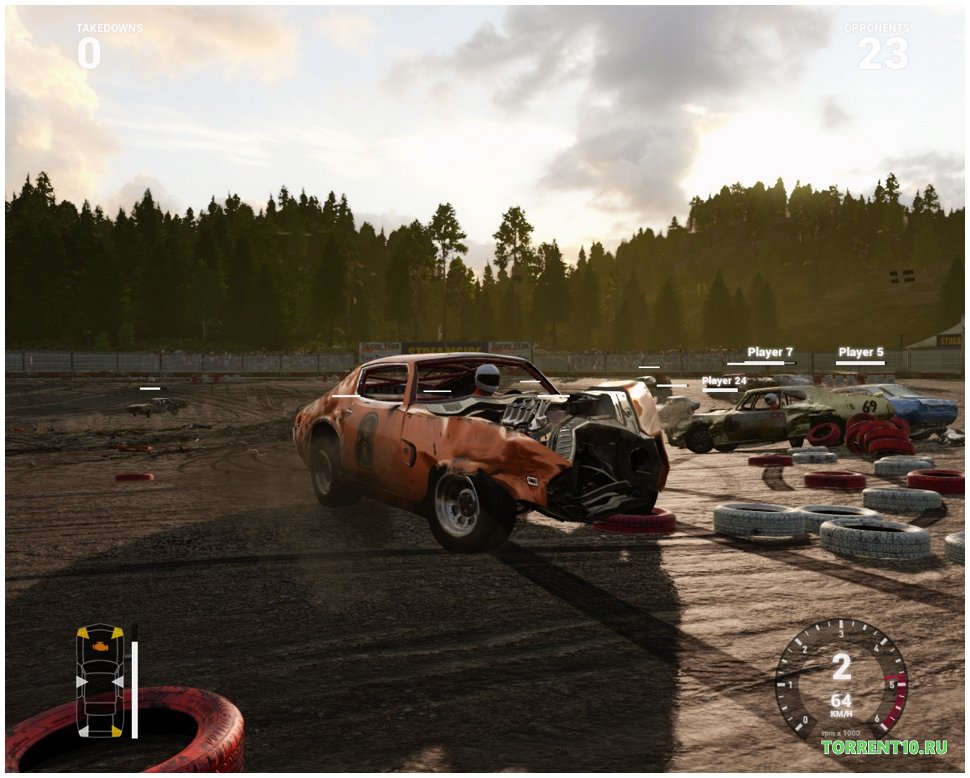Select the Player 7 name tag
The height and width of the screenshot is (778, 970).
click(769, 353)
